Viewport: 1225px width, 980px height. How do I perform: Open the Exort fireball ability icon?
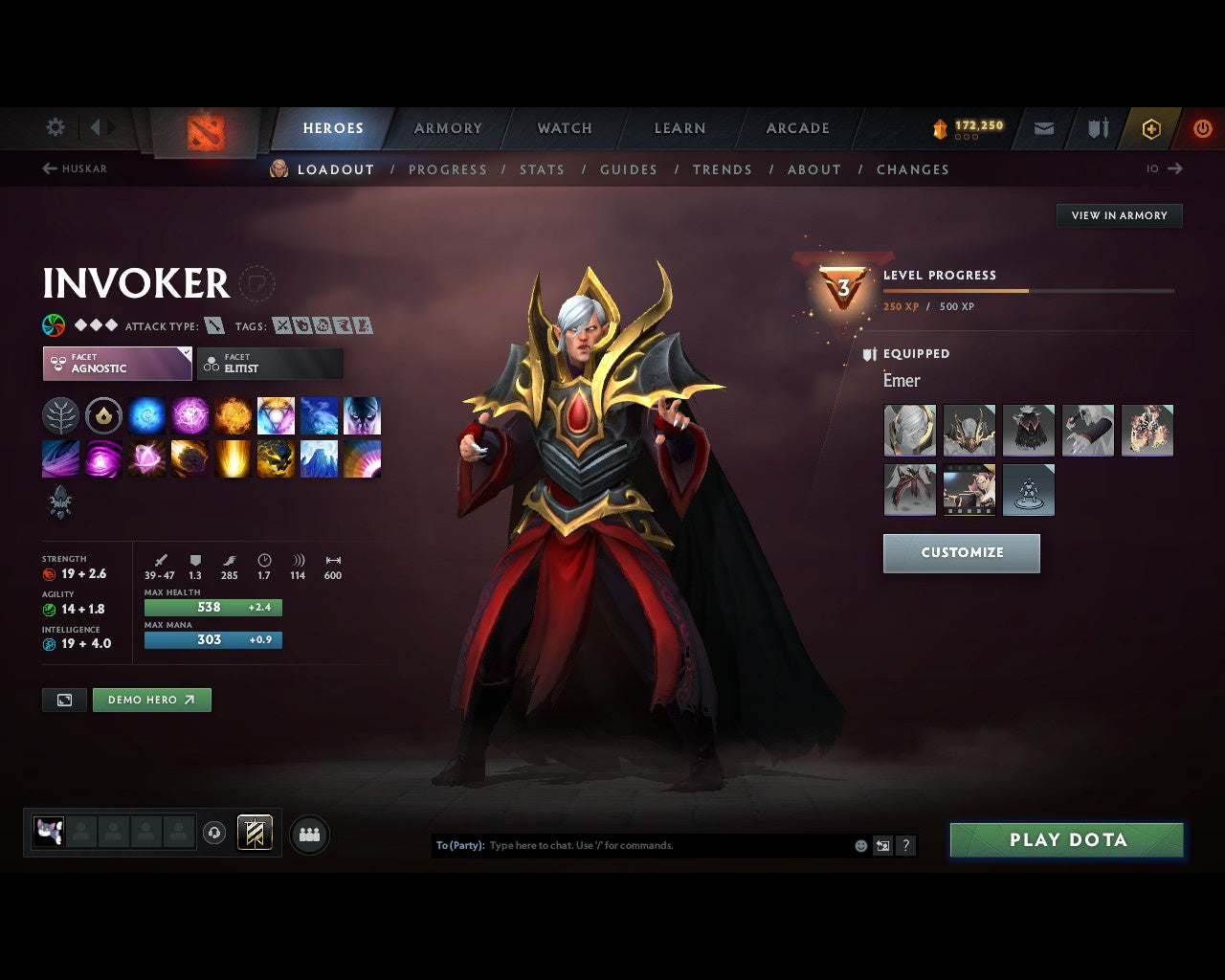pyautogui.click(x=233, y=415)
